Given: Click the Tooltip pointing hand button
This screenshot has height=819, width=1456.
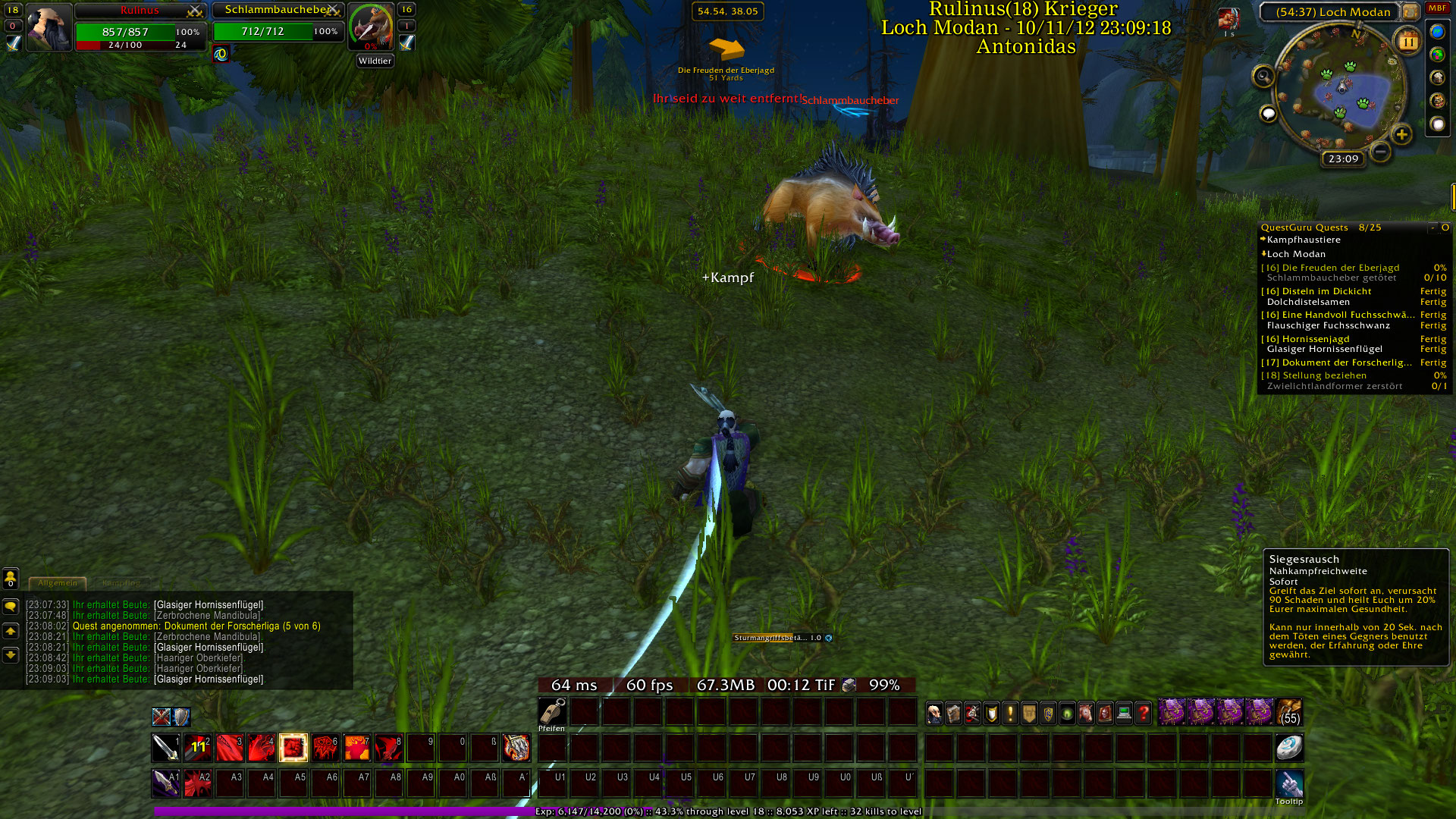Looking at the screenshot, I should pos(1289,784).
